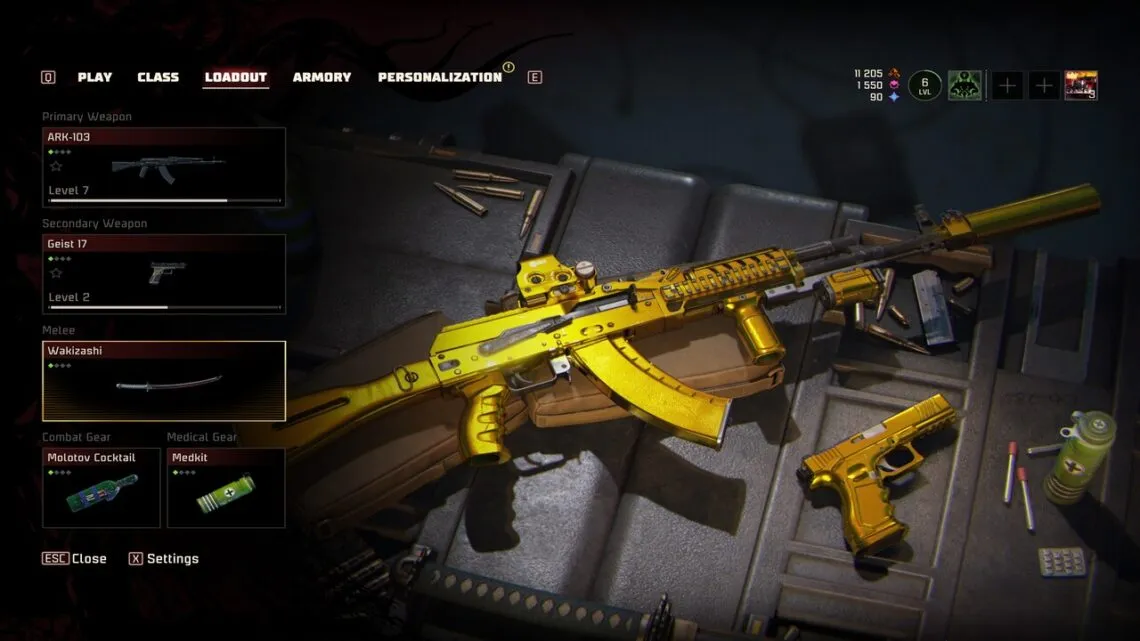The width and height of the screenshot is (1140, 641).
Task: Select the Wakizashi melee slot
Action: tap(164, 381)
